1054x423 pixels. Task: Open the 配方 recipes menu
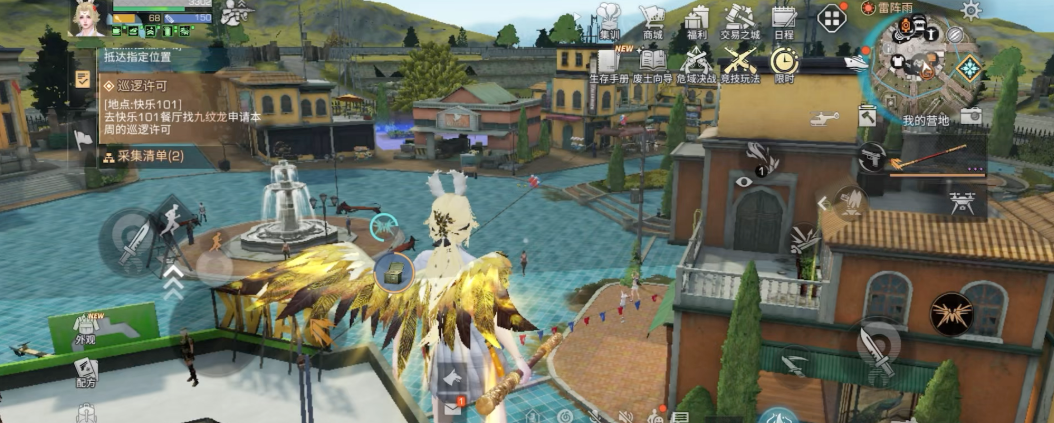point(86,371)
